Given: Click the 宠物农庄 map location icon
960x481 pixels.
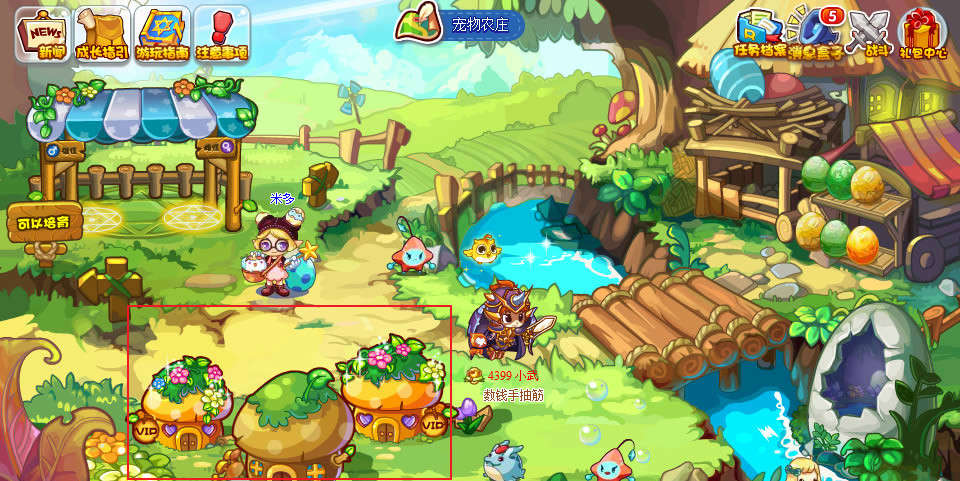Looking at the screenshot, I should point(422,24).
